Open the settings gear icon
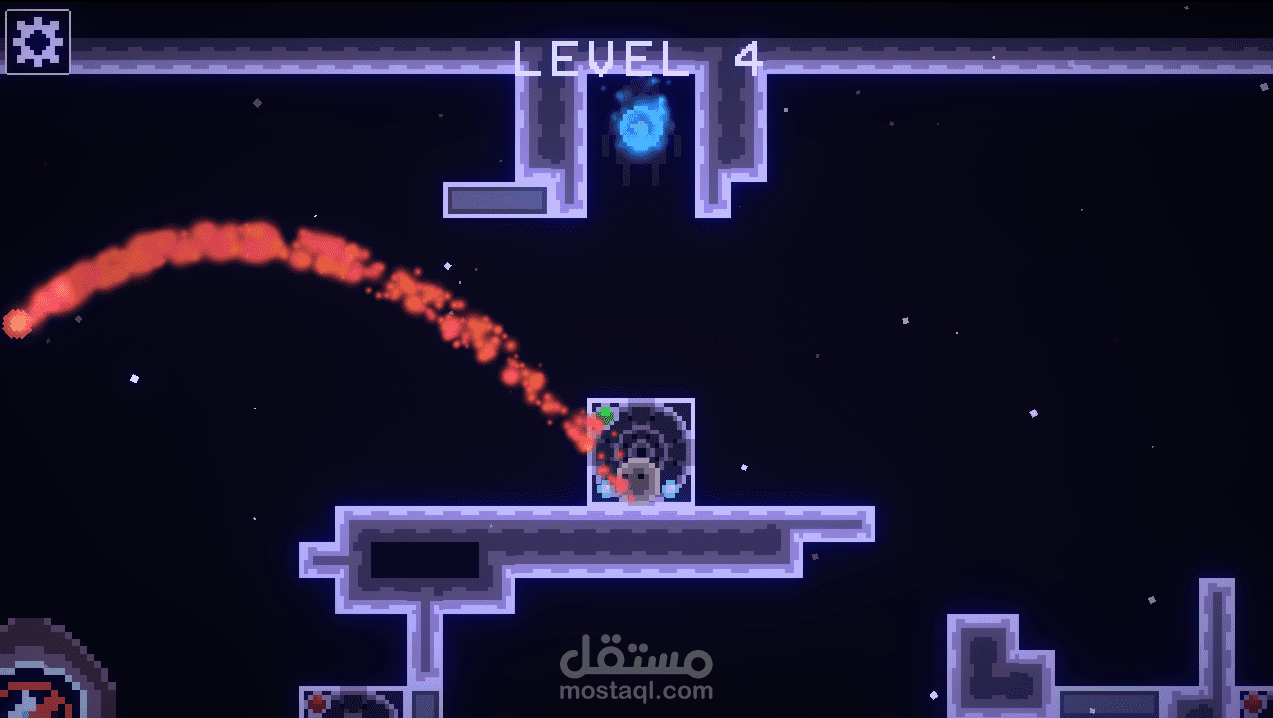Image resolution: width=1273 pixels, height=718 pixels. 39,42
